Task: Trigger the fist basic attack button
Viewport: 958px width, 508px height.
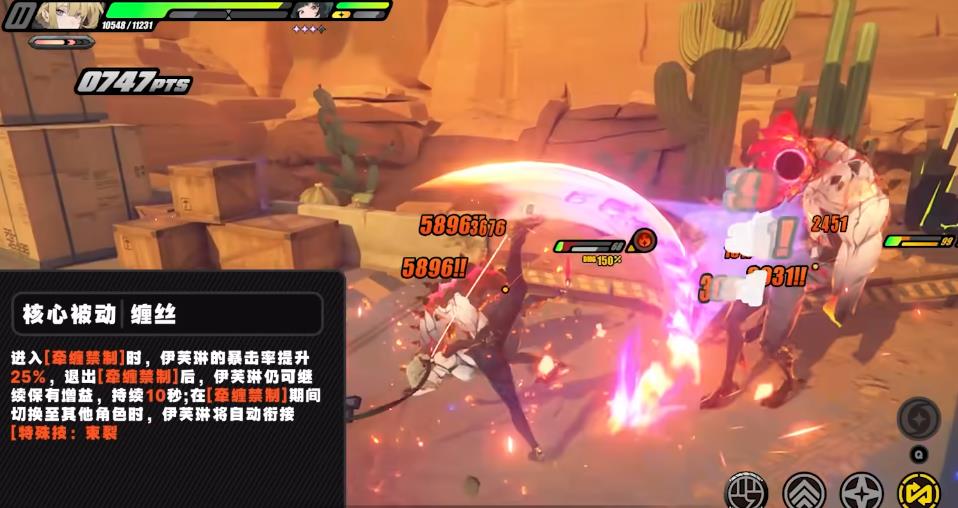Action: (746, 491)
